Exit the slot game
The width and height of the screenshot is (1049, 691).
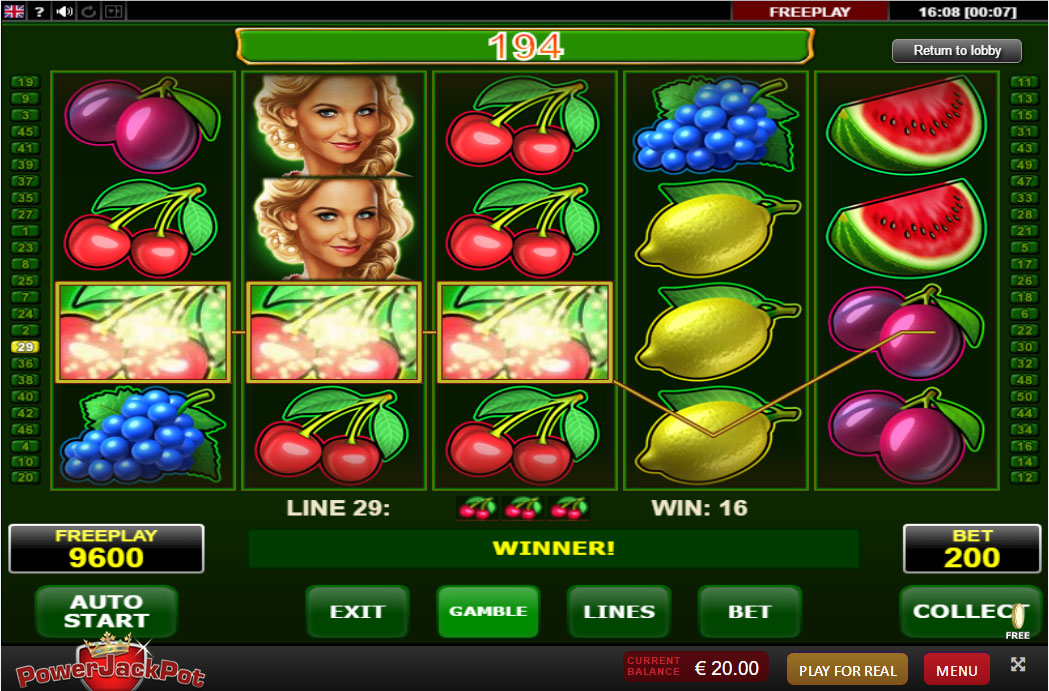coord(357,612)
